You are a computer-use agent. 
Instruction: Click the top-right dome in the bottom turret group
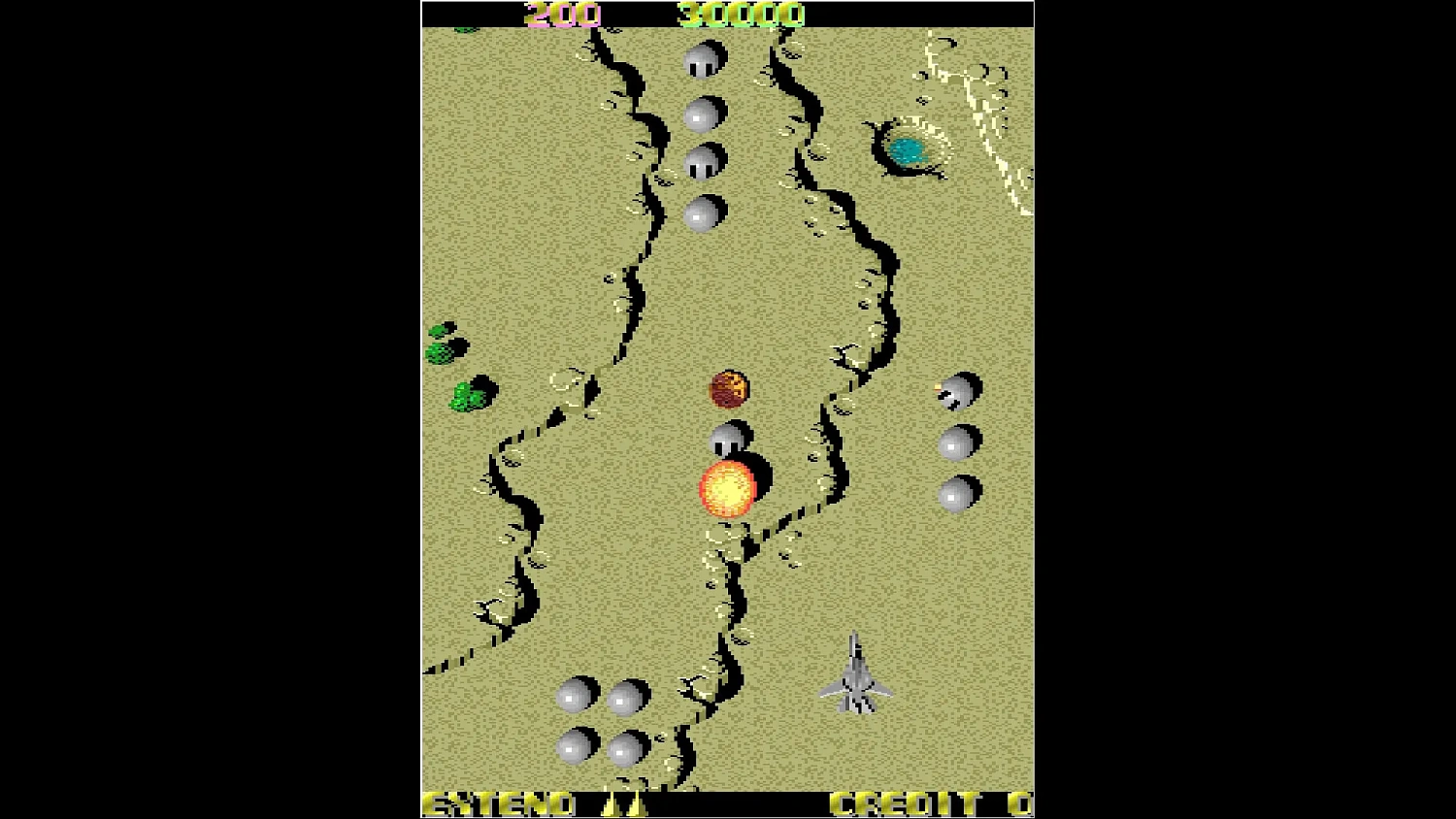click(x=624, y=697)
